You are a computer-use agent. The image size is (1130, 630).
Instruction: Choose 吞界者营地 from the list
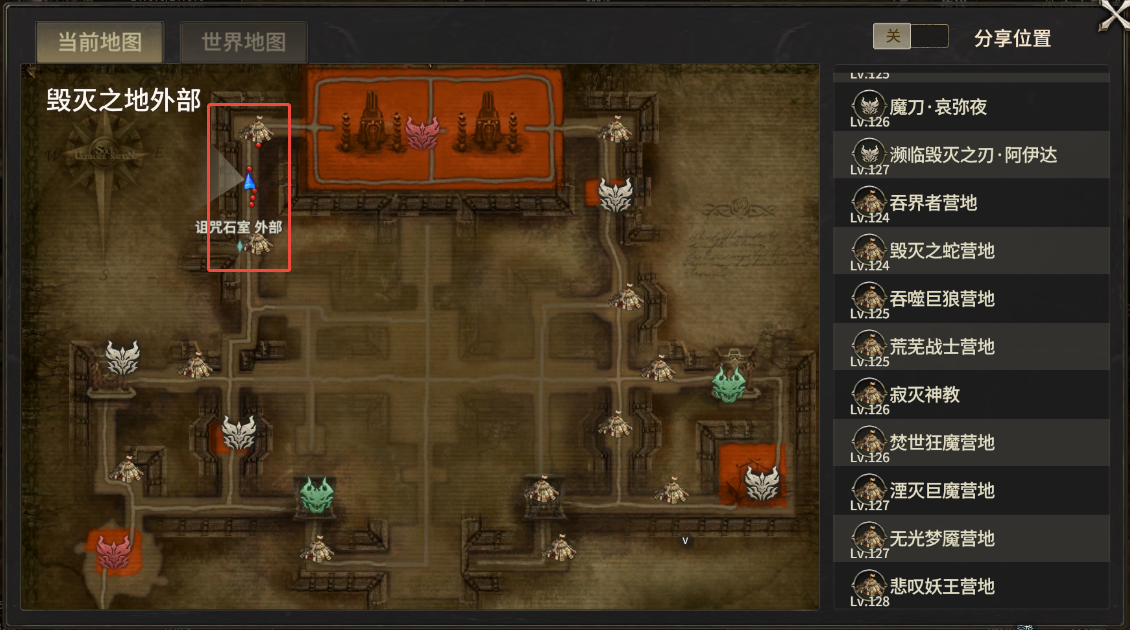click(x=932, y=203)
